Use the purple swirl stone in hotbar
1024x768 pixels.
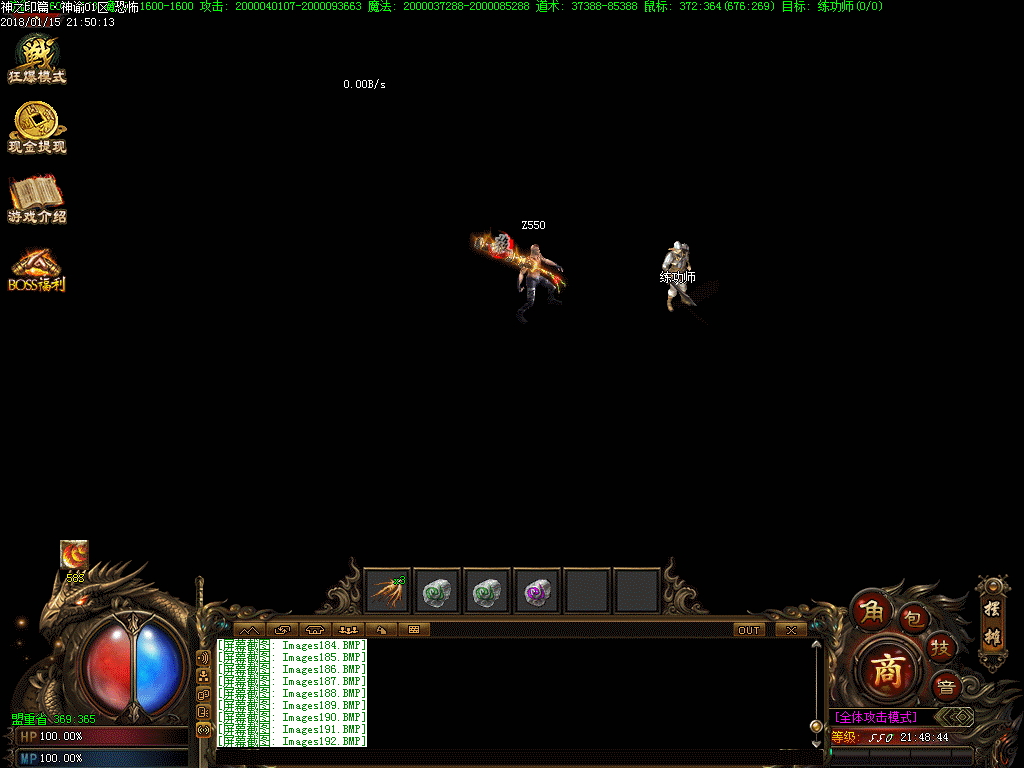[x=537, y=591]
